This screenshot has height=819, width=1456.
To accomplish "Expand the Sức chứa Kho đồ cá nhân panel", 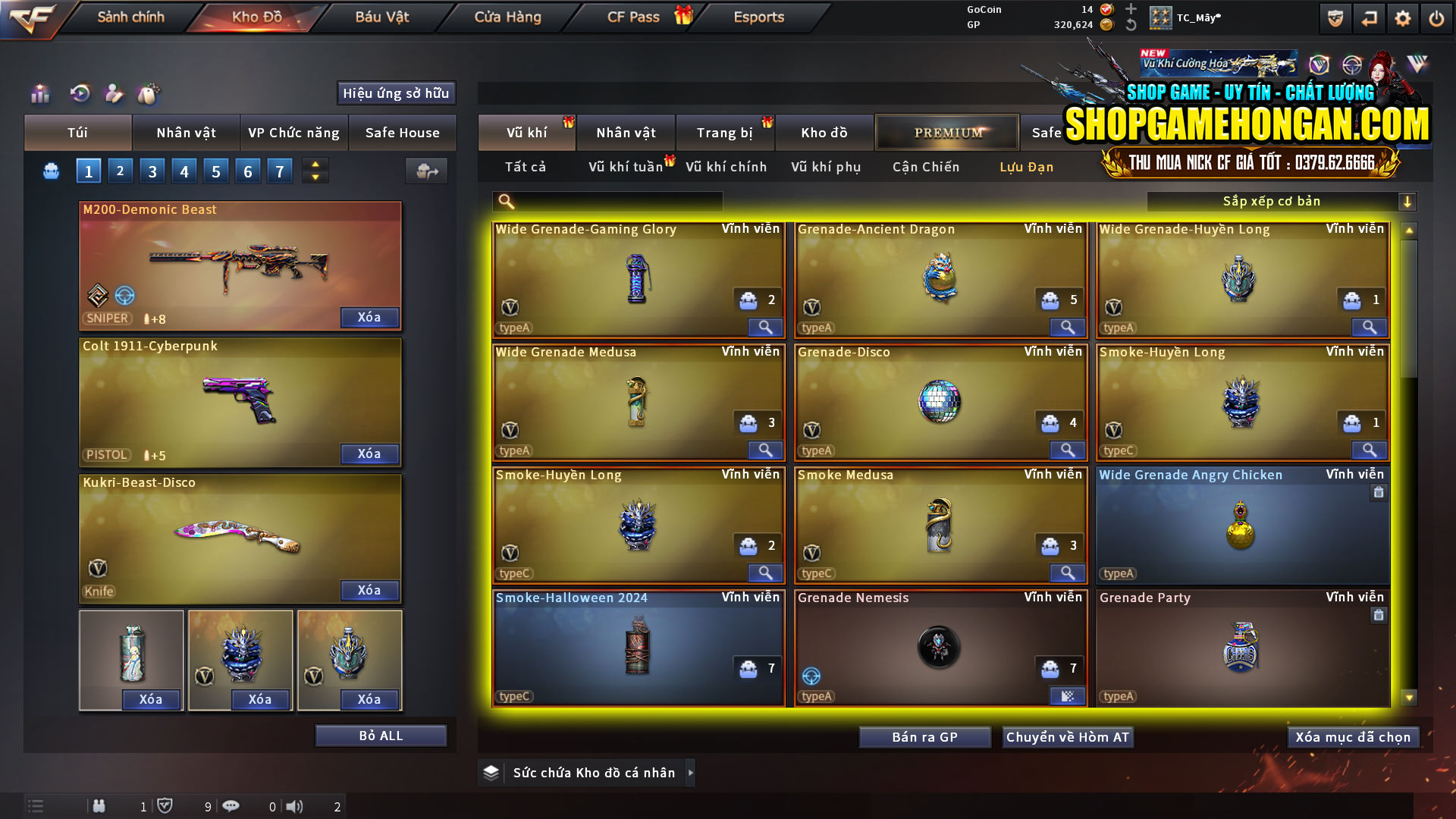I will (691, 773).
